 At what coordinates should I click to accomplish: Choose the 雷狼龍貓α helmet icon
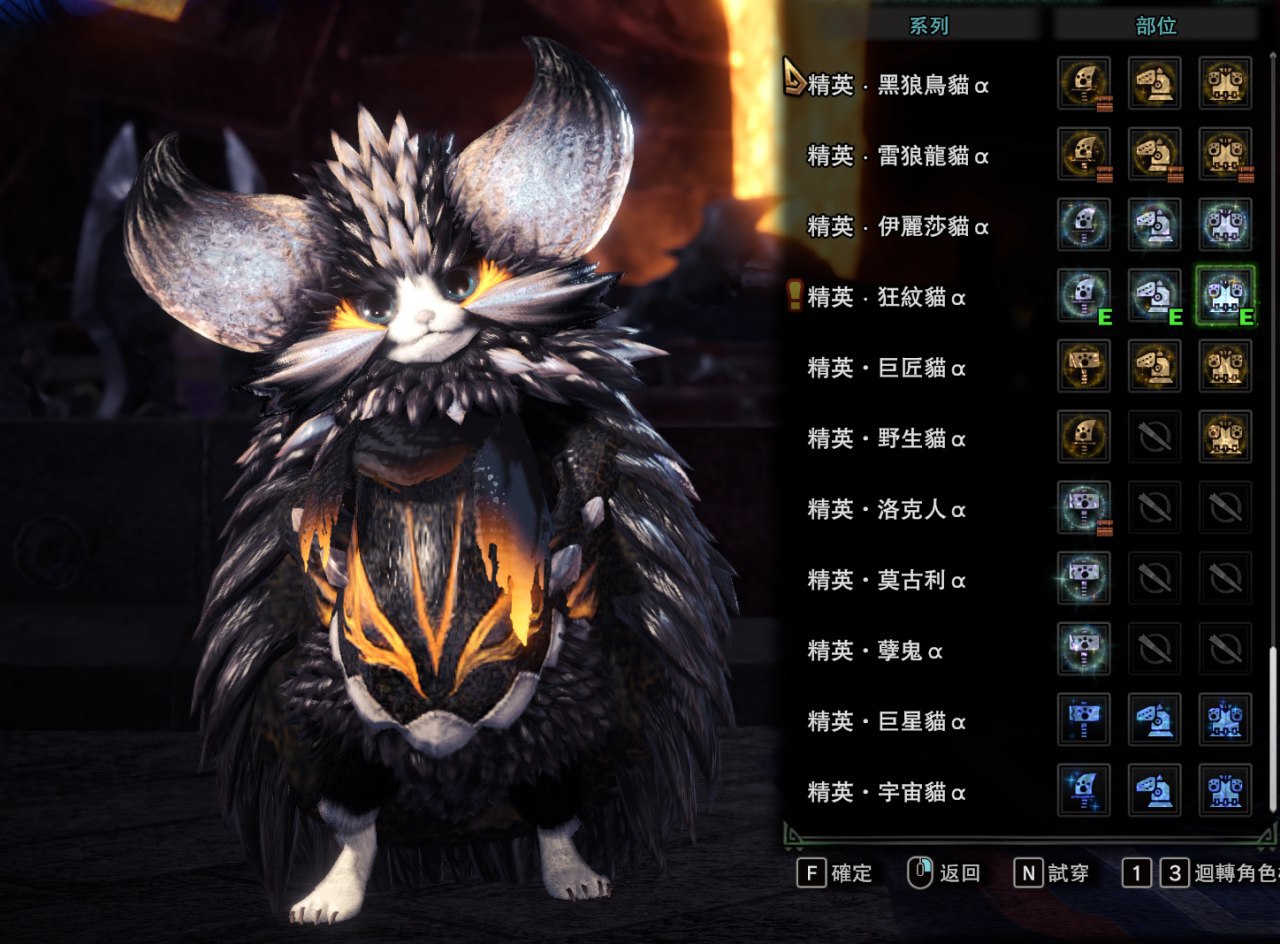tap(1155, 154)
